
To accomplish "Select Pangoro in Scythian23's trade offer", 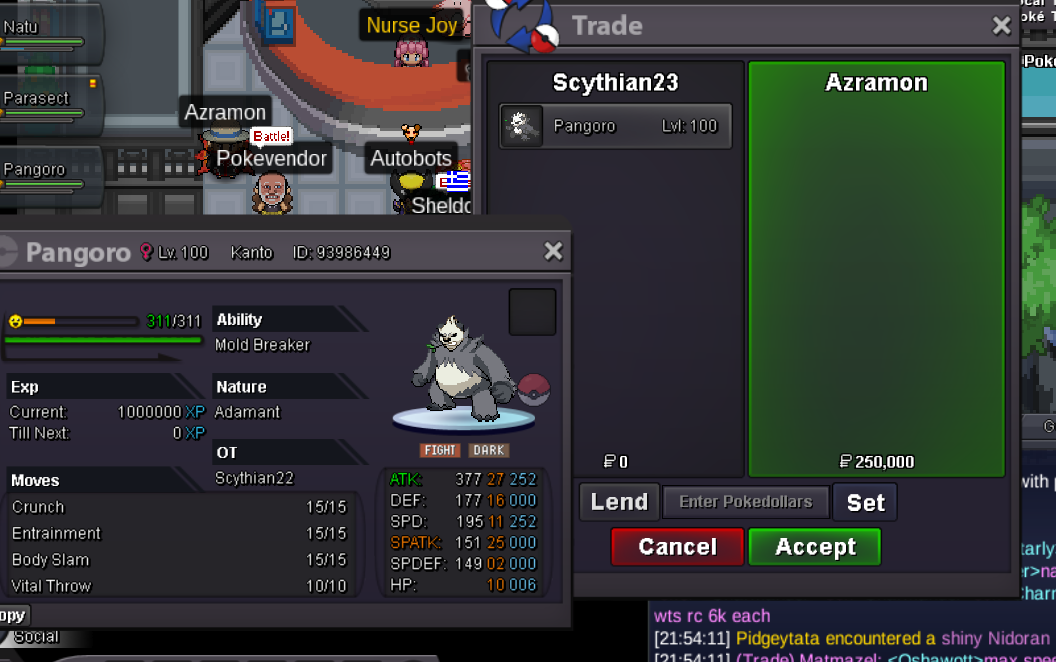I will pyautogui.click(x=615, y=126).
